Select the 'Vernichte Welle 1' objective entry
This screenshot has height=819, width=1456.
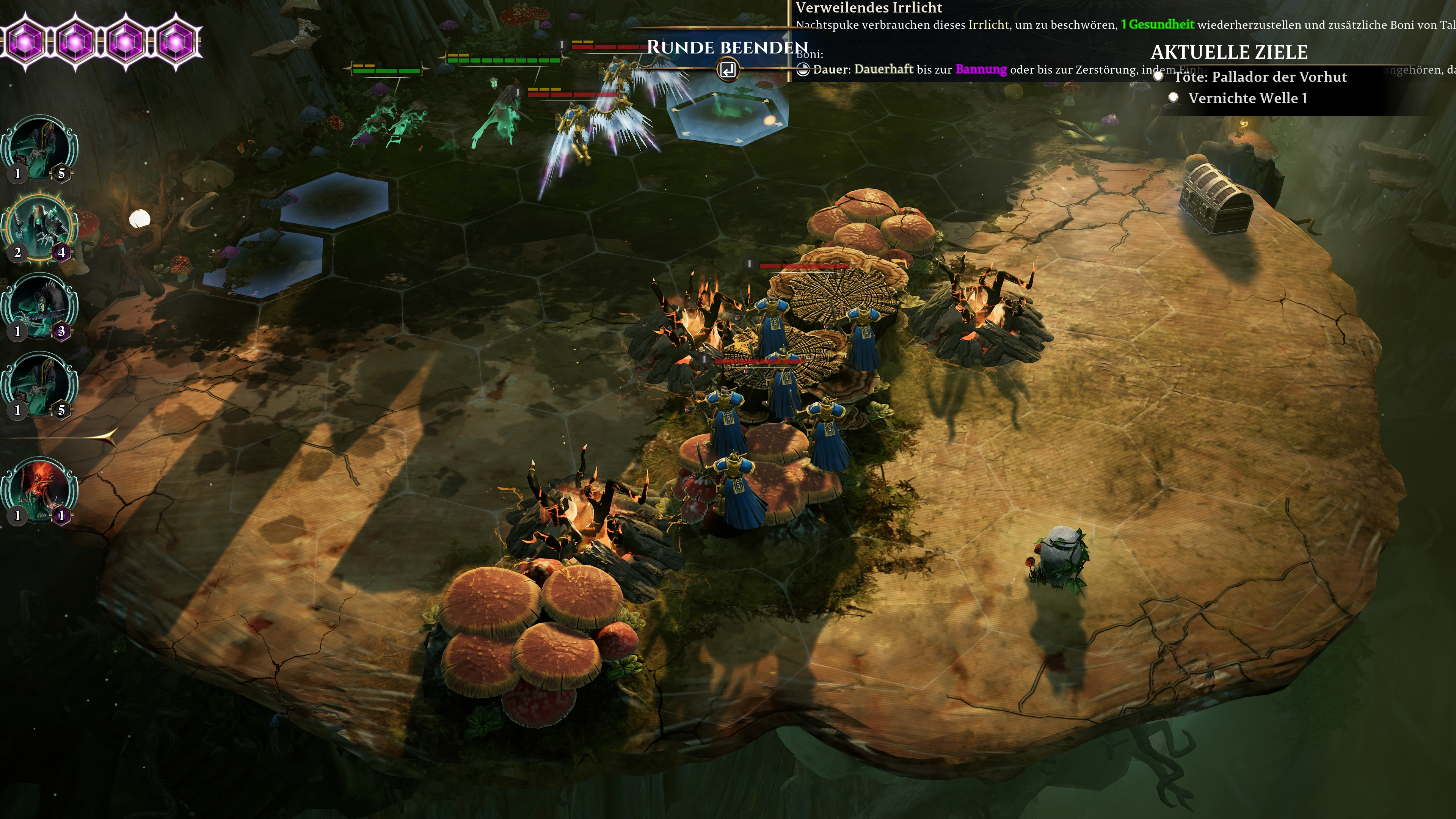(1247, 98)
